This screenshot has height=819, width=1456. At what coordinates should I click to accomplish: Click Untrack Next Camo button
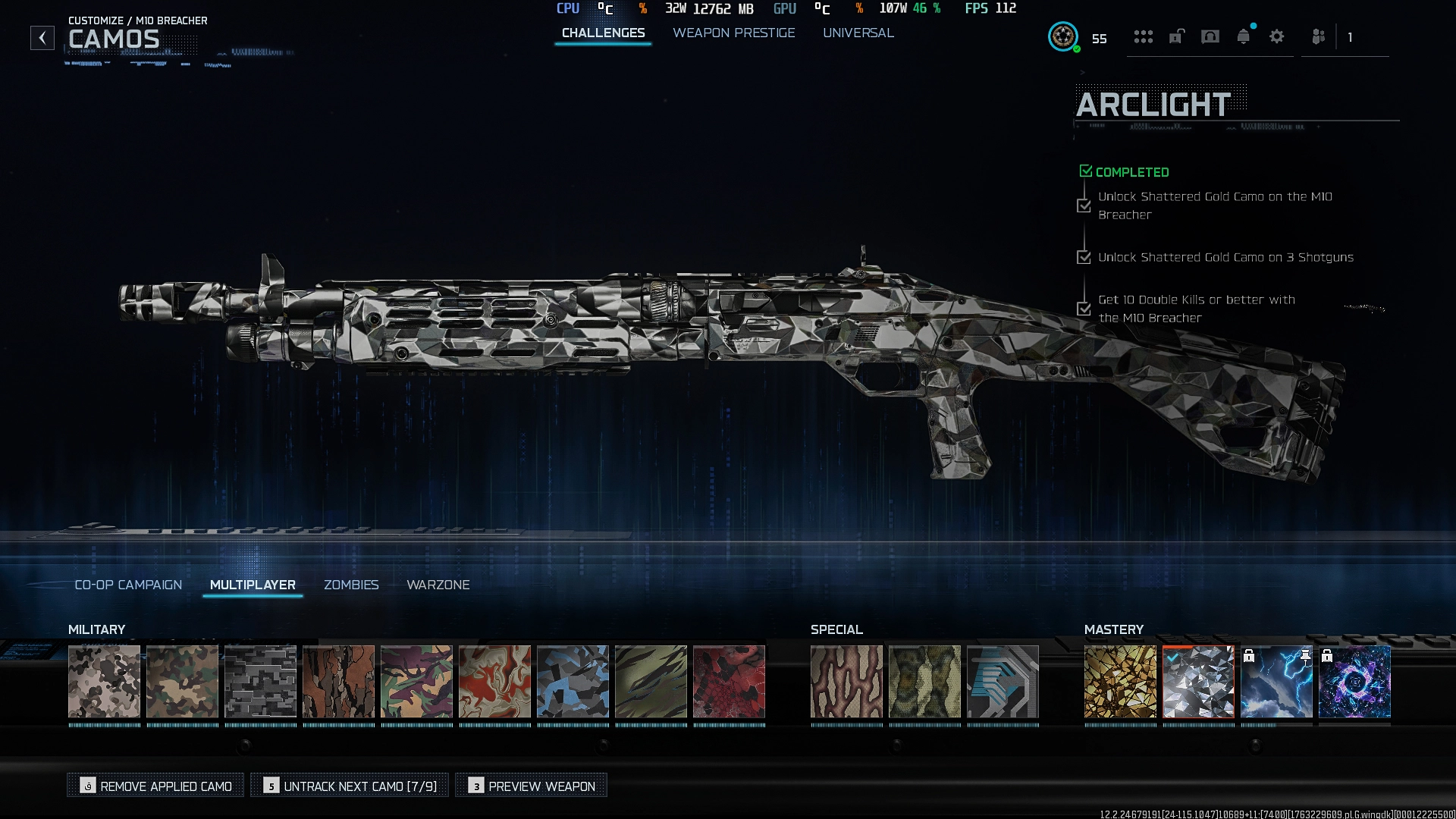pyautogui.click(x=351, y=786)
